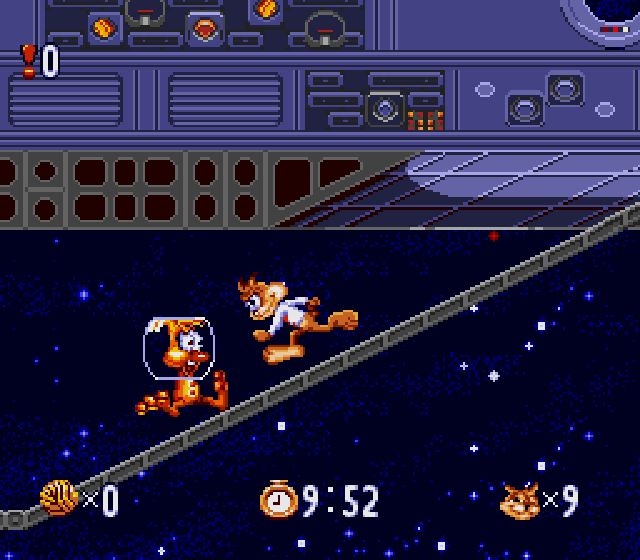Select the Bubsy face lives icon
Screen dimensions: 640x560
pos(520,499)
